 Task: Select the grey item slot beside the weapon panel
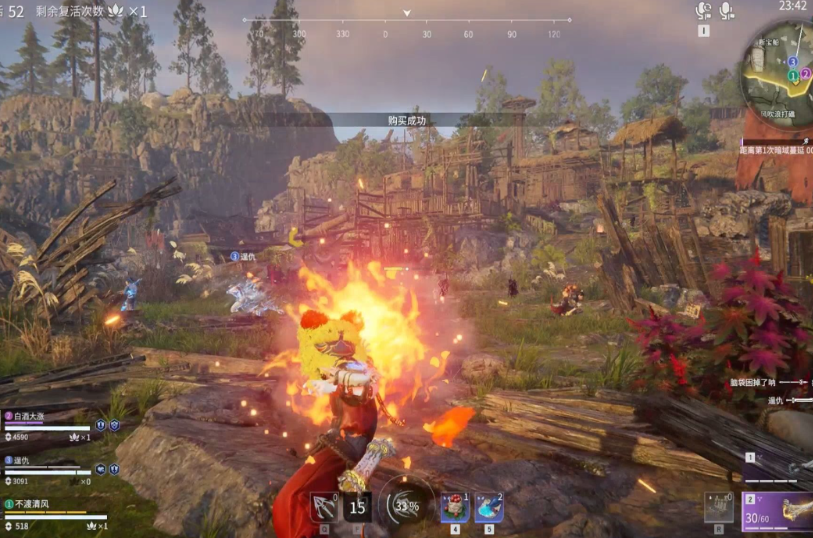point(719,507)
